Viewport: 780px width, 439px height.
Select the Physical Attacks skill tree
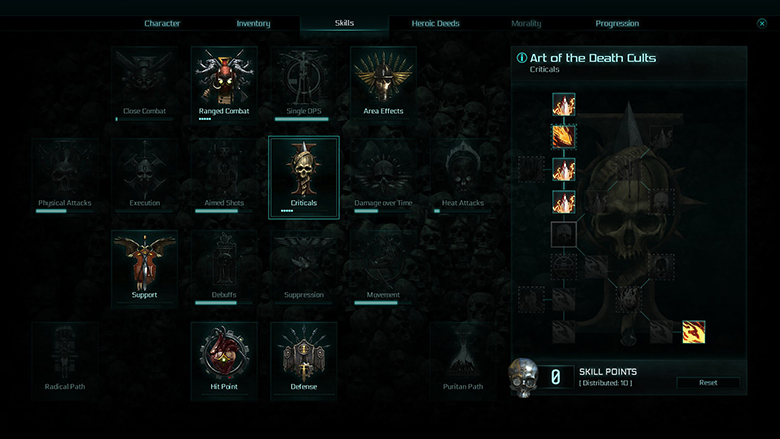coord(65,174)
